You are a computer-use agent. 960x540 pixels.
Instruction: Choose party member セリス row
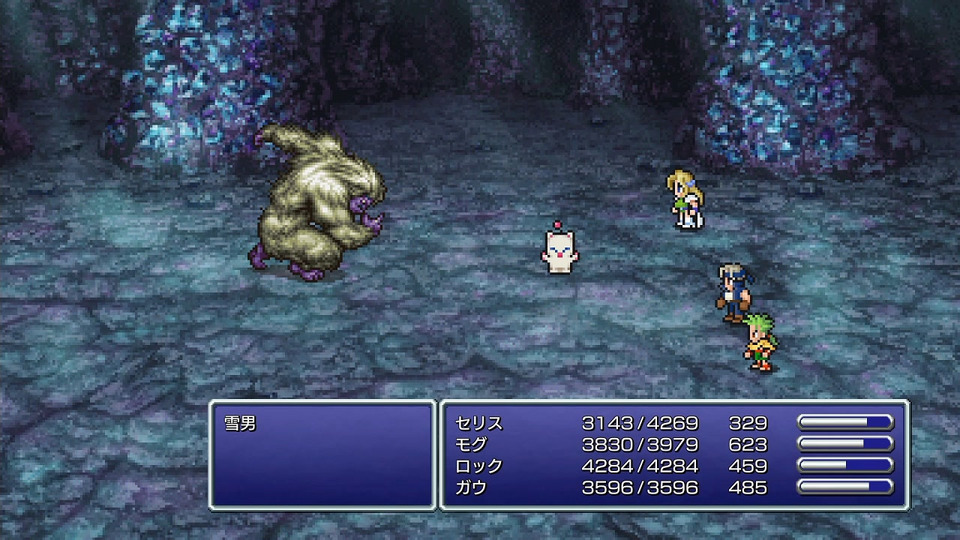(x=479, y=423)
